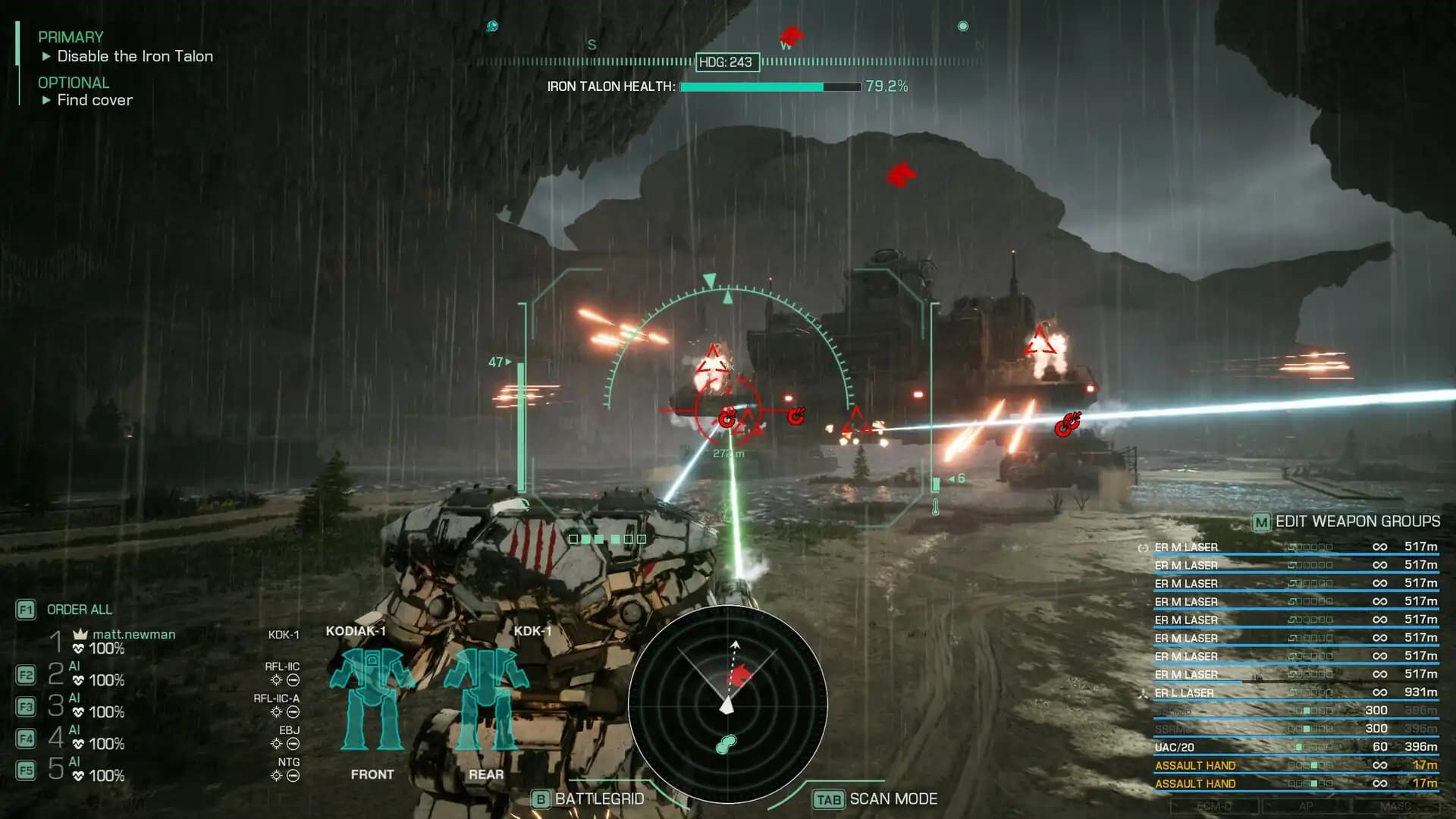The image size is (1456, 819).
Task: Select the Order All command
Action: tap(80, 610)
